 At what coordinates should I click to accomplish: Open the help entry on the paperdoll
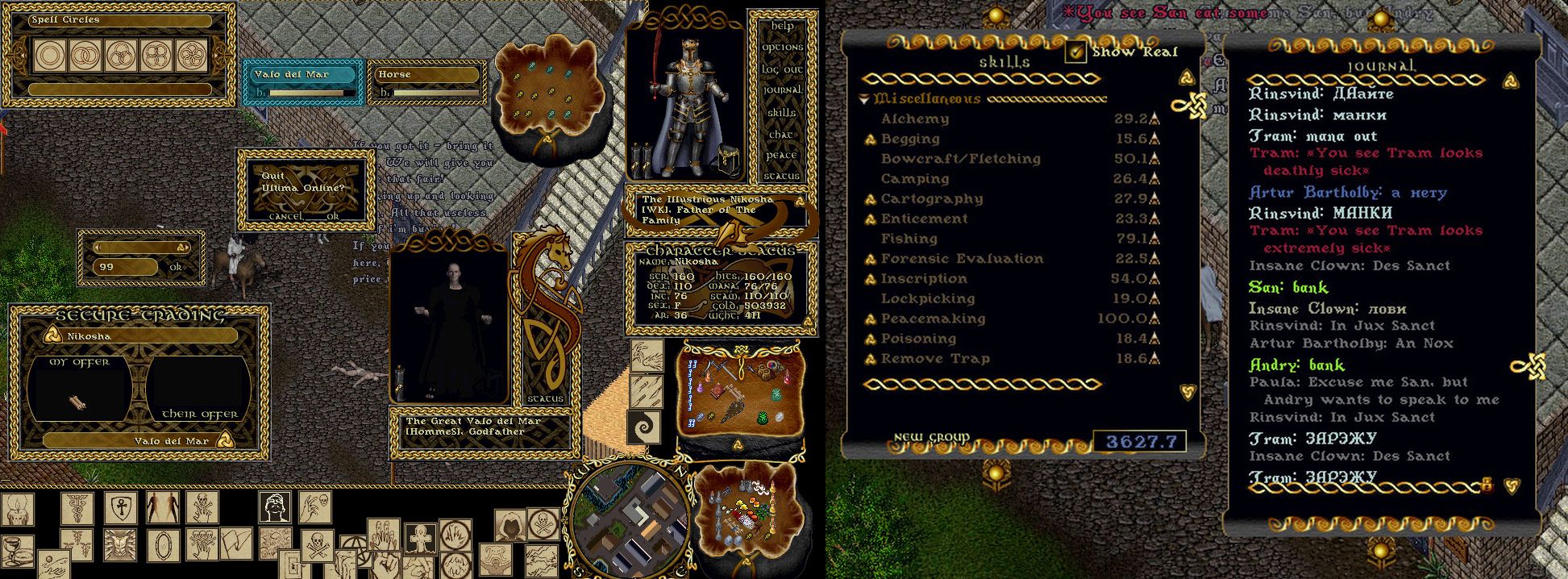782,26
